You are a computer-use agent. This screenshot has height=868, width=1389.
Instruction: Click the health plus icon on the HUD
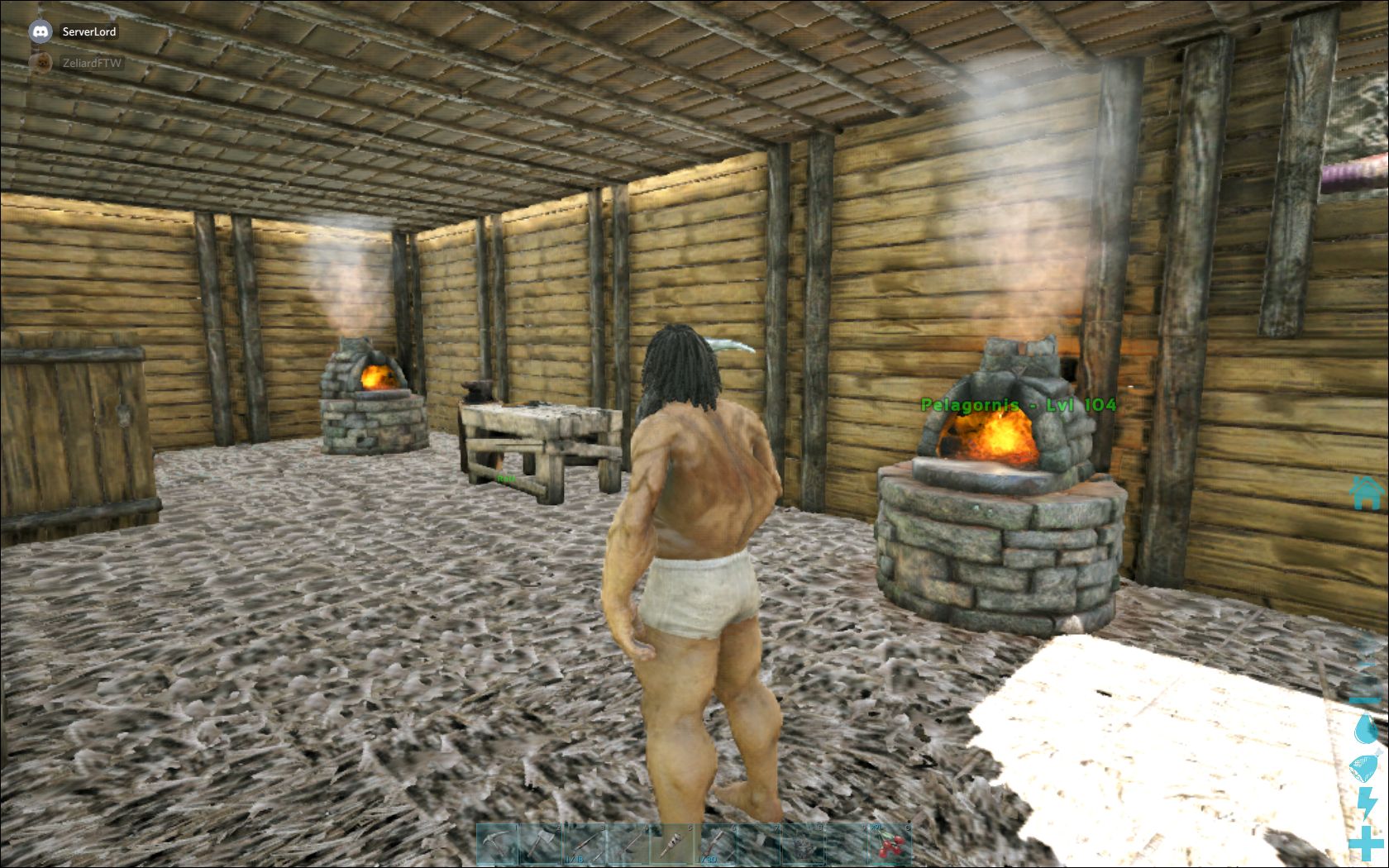[x=1365, y=843]
